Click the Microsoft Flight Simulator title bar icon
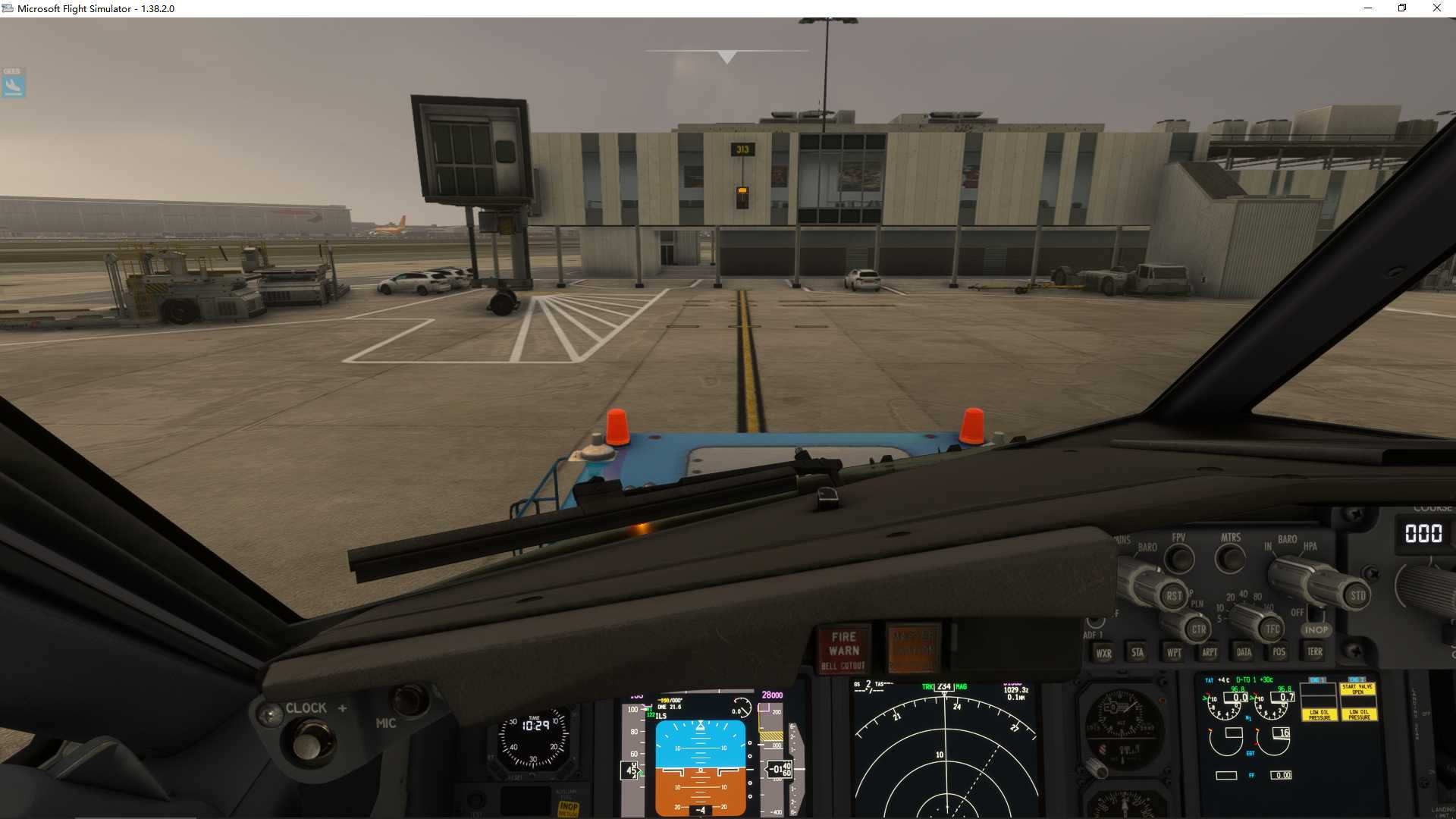Viewport: 1456px width, 819px height. (8, 8)
